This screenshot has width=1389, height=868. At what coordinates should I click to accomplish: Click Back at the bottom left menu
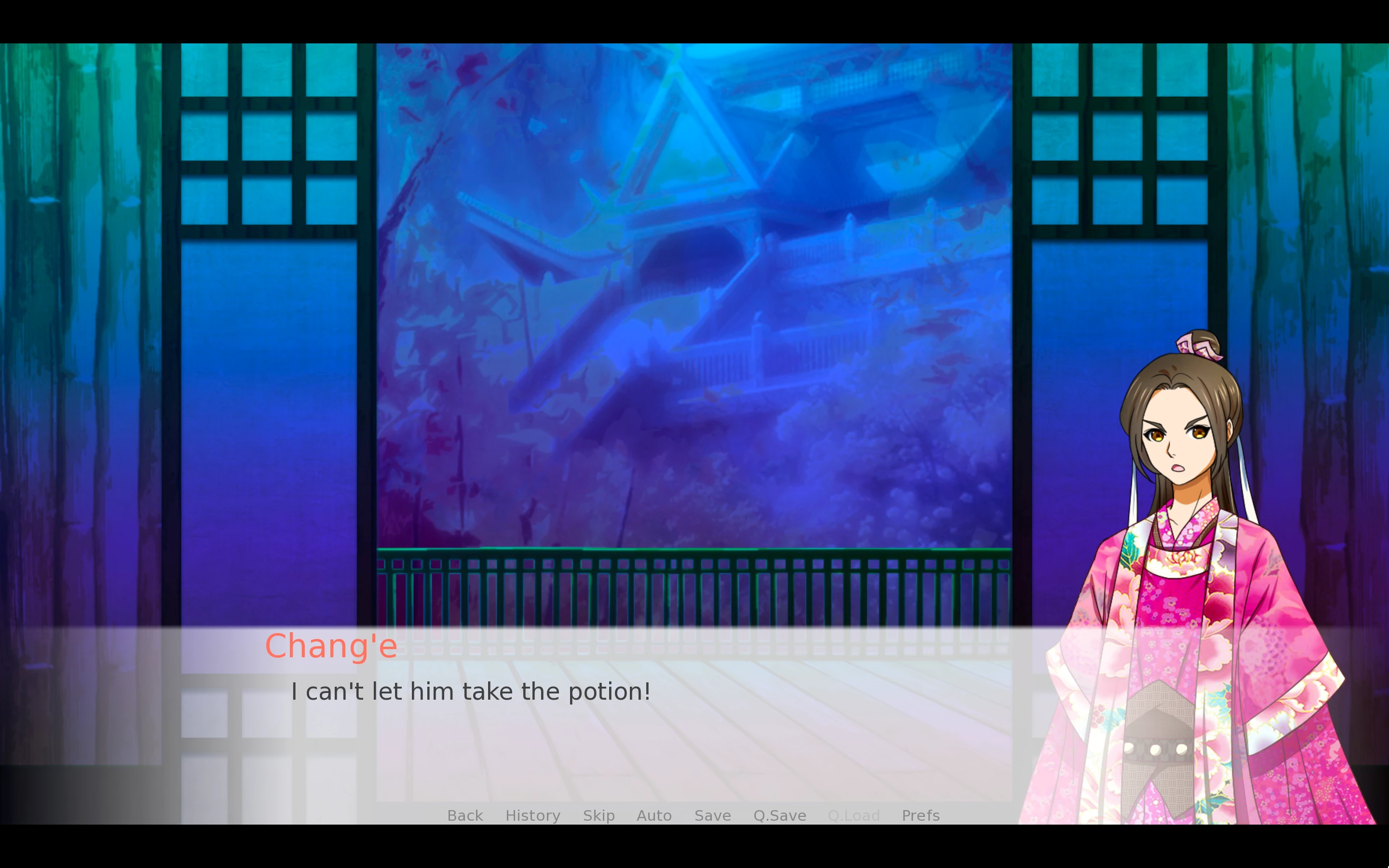(464, 815)
